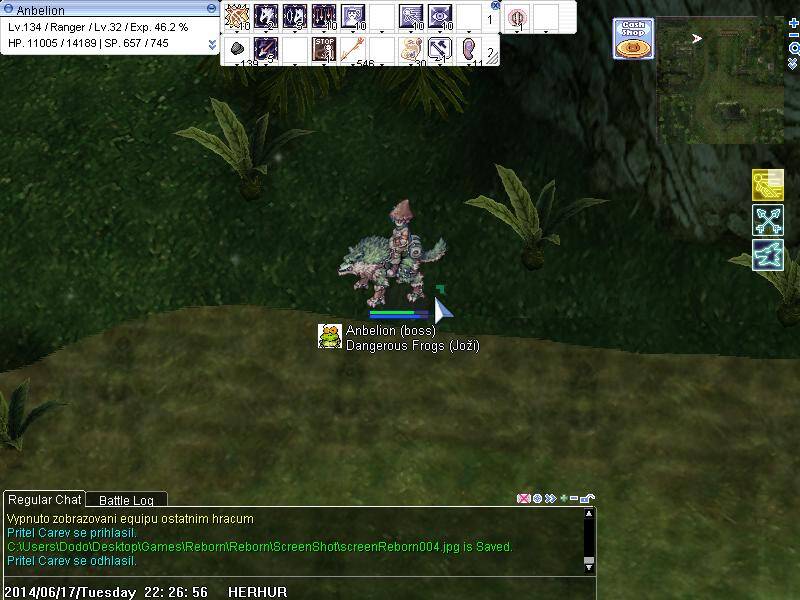This screenshot has height=600, width=800.
Task: Select the Regular Chat tab
Action: coord(44,500)
